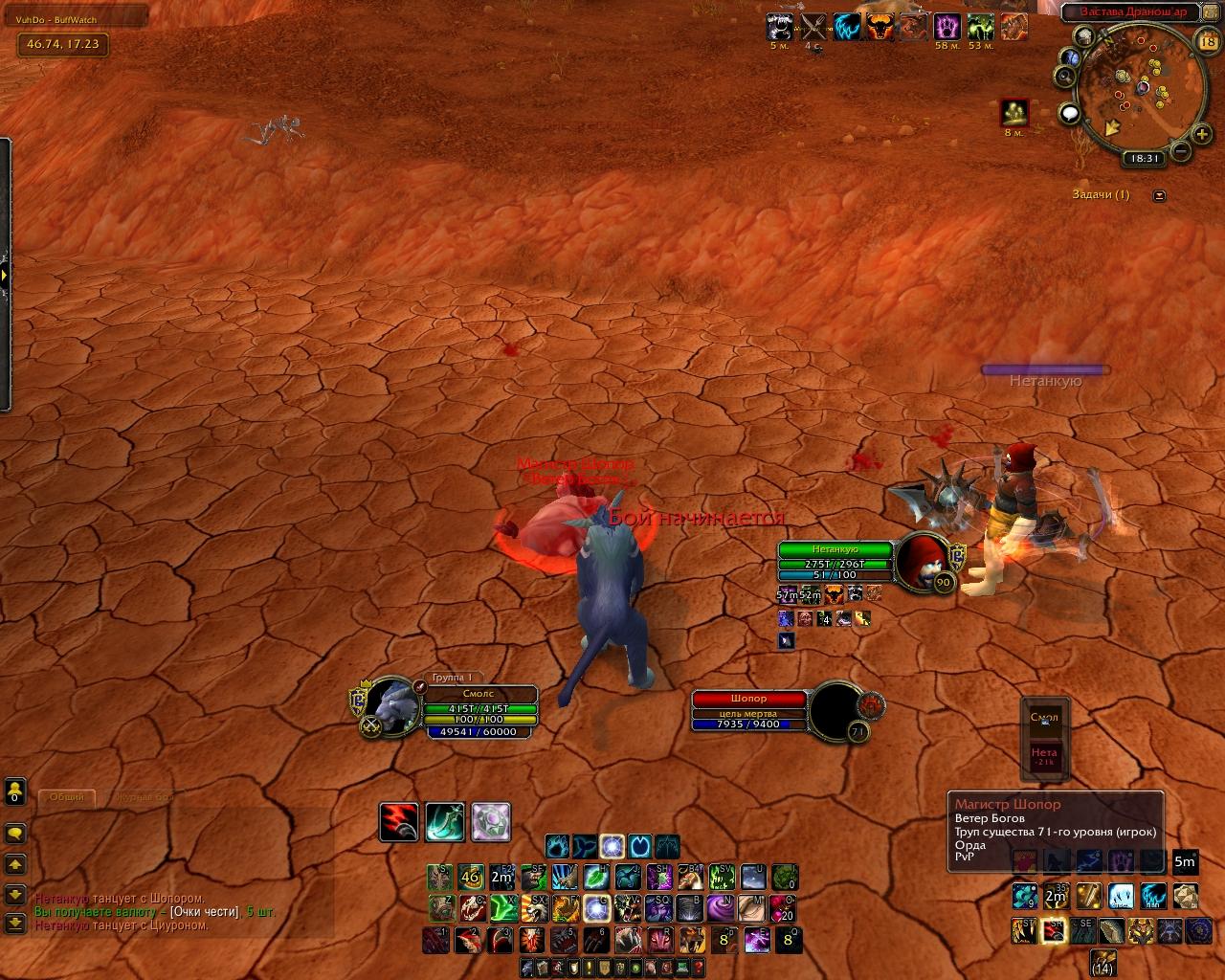
Task: Zoom out the minimap with minus button
Action: click(1181, 151)
